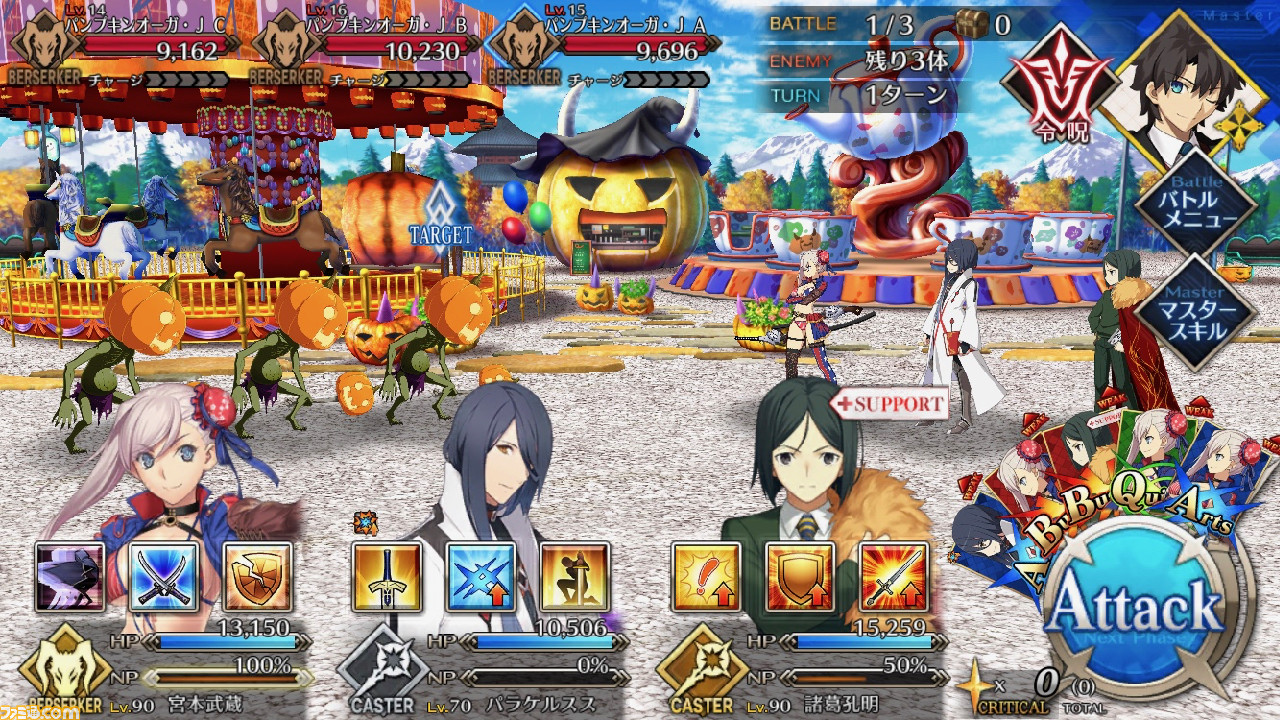Activate Musashi's crossed swords skill
1280x720 pixels.
164,577
